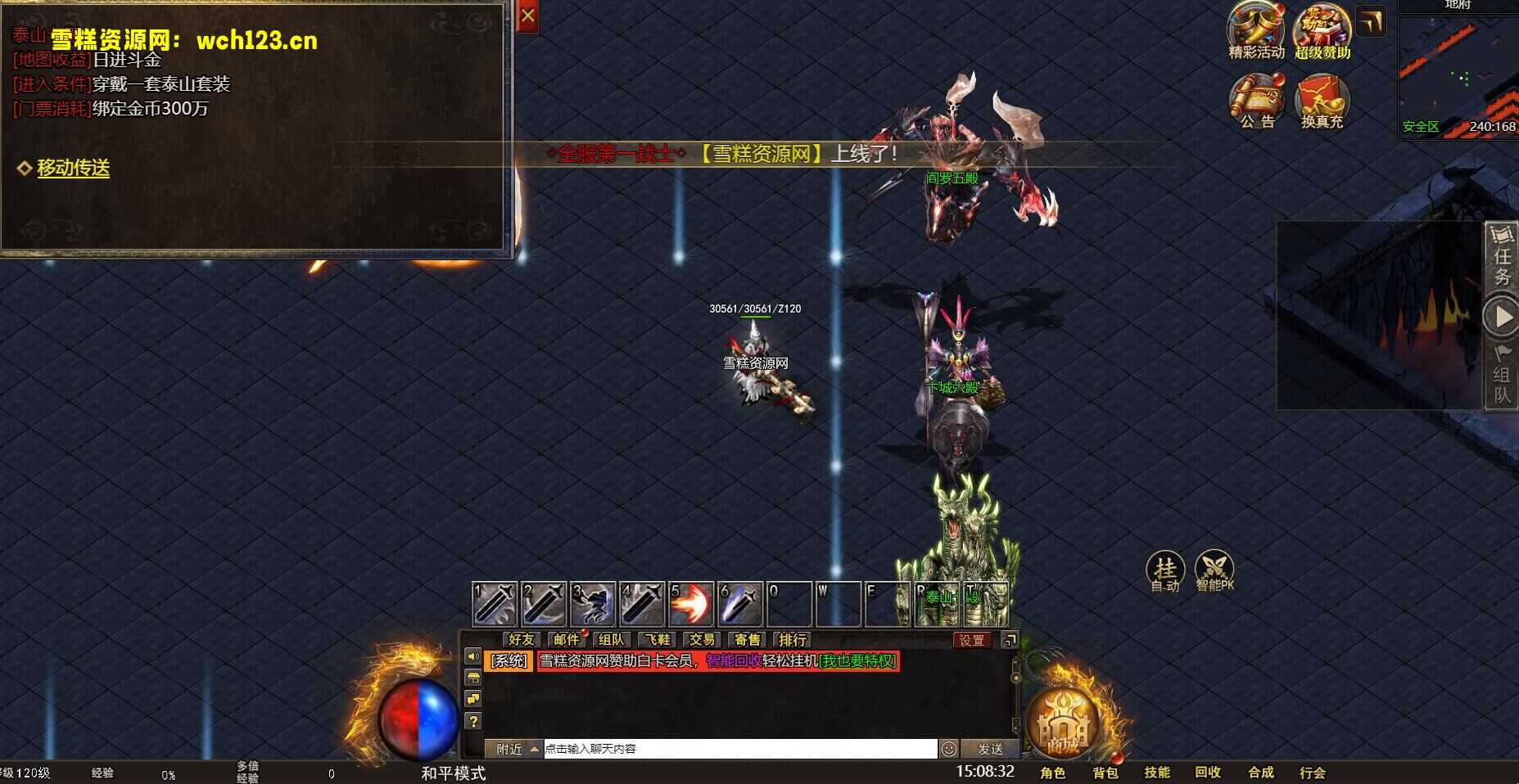Image resolution: width=1519 pixels, height=784 pixels.
Task: Open the 超级赞助 sponsor icon
Action: pyautogui.click(x=1322, y=31)
